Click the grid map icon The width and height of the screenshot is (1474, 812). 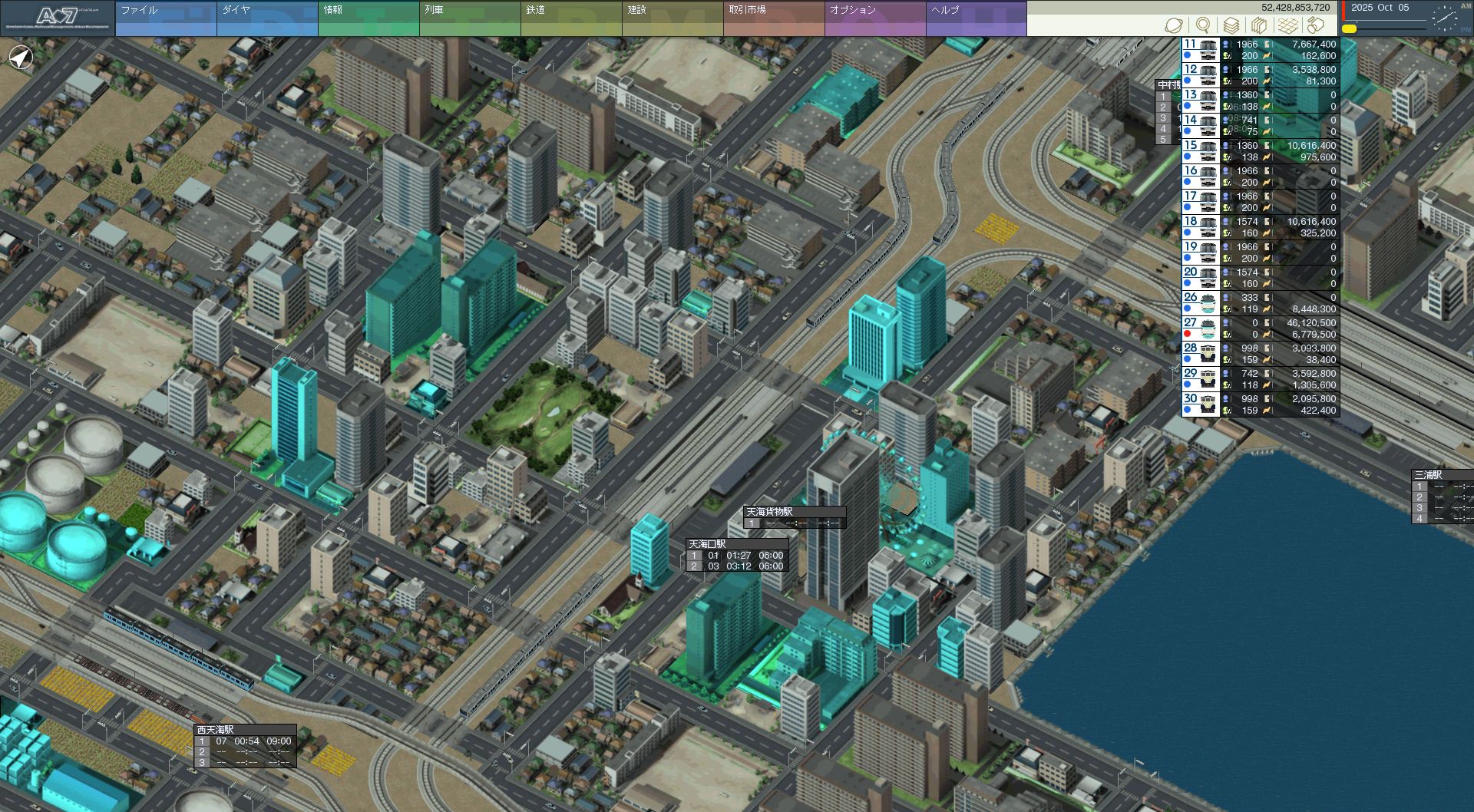[x=1287, y=25]
